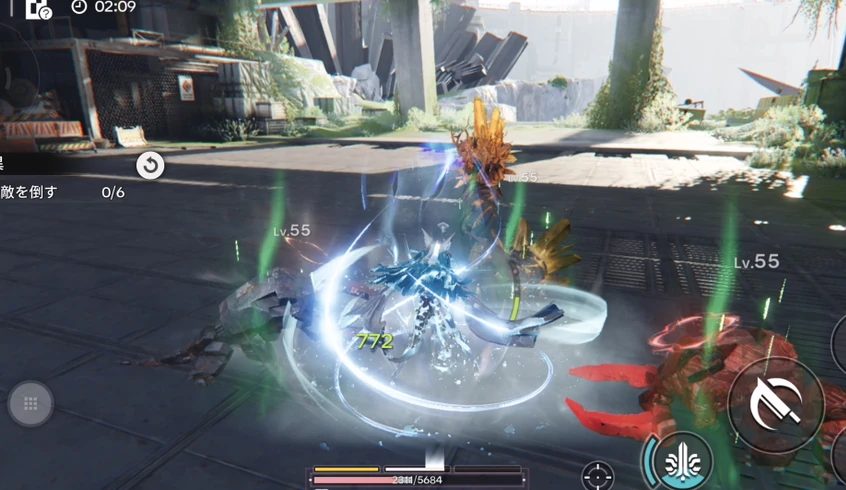Tap the large sword basic attack button

click(x=776, y=404)
